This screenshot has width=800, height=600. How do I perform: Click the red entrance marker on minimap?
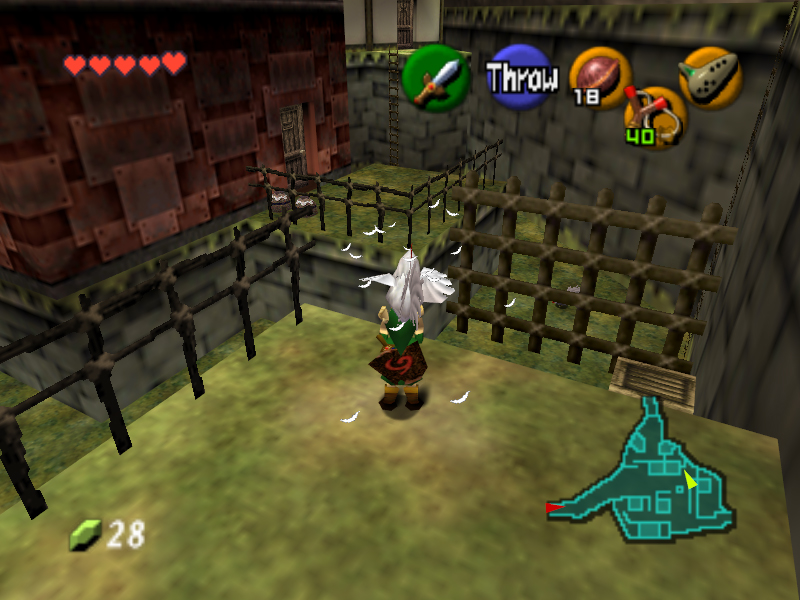point(553,509)
